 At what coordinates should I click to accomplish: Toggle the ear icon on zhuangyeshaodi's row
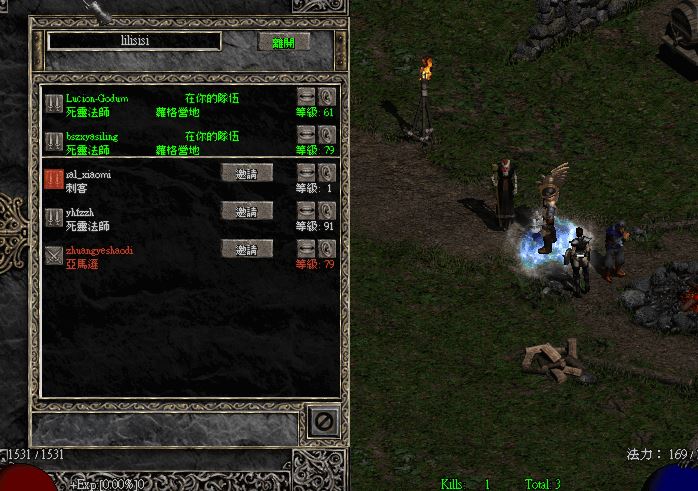pos(326,248)
